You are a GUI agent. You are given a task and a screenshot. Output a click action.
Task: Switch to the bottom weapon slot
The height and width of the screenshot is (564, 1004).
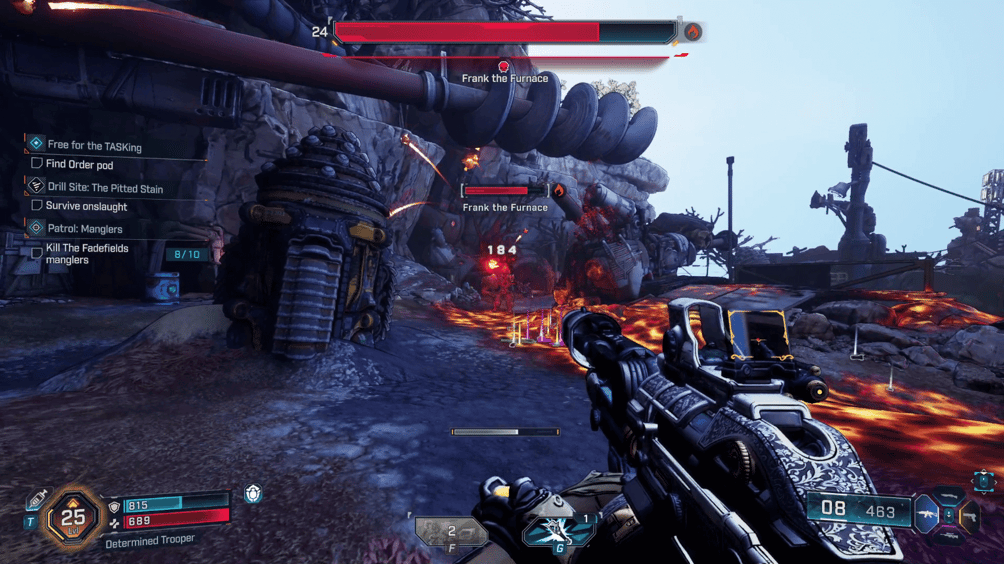tap(948, 537)
